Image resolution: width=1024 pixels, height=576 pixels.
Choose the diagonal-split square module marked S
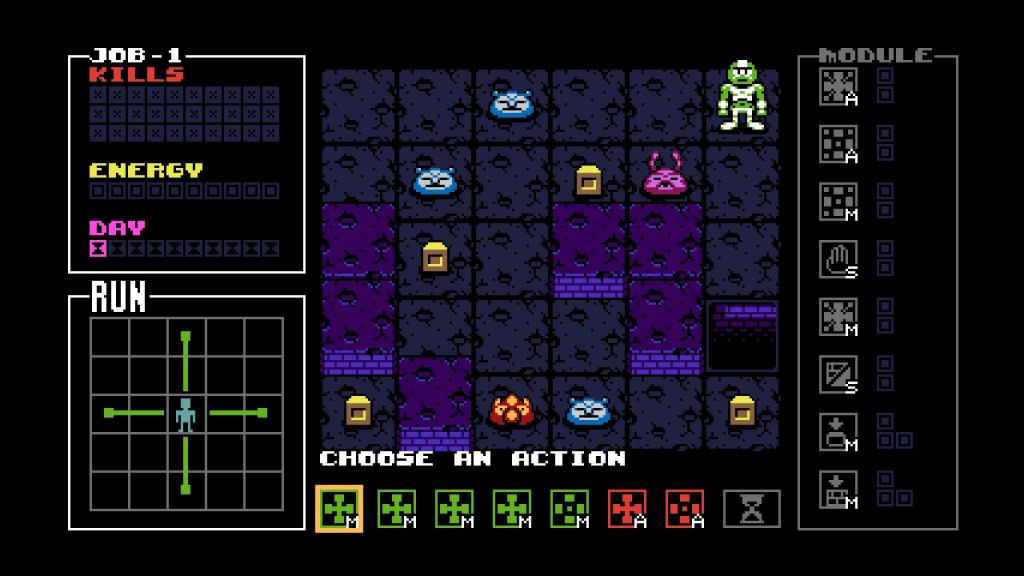click(x=838, y=373)
